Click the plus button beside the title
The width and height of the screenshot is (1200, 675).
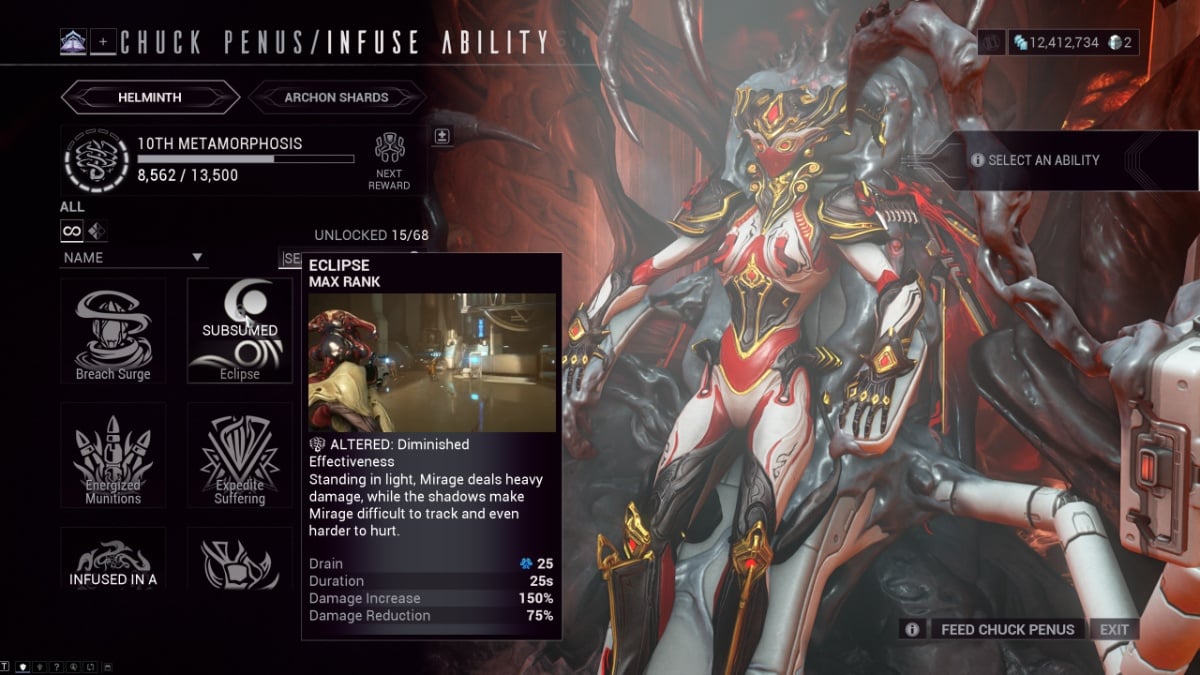(x=103, y=42)
